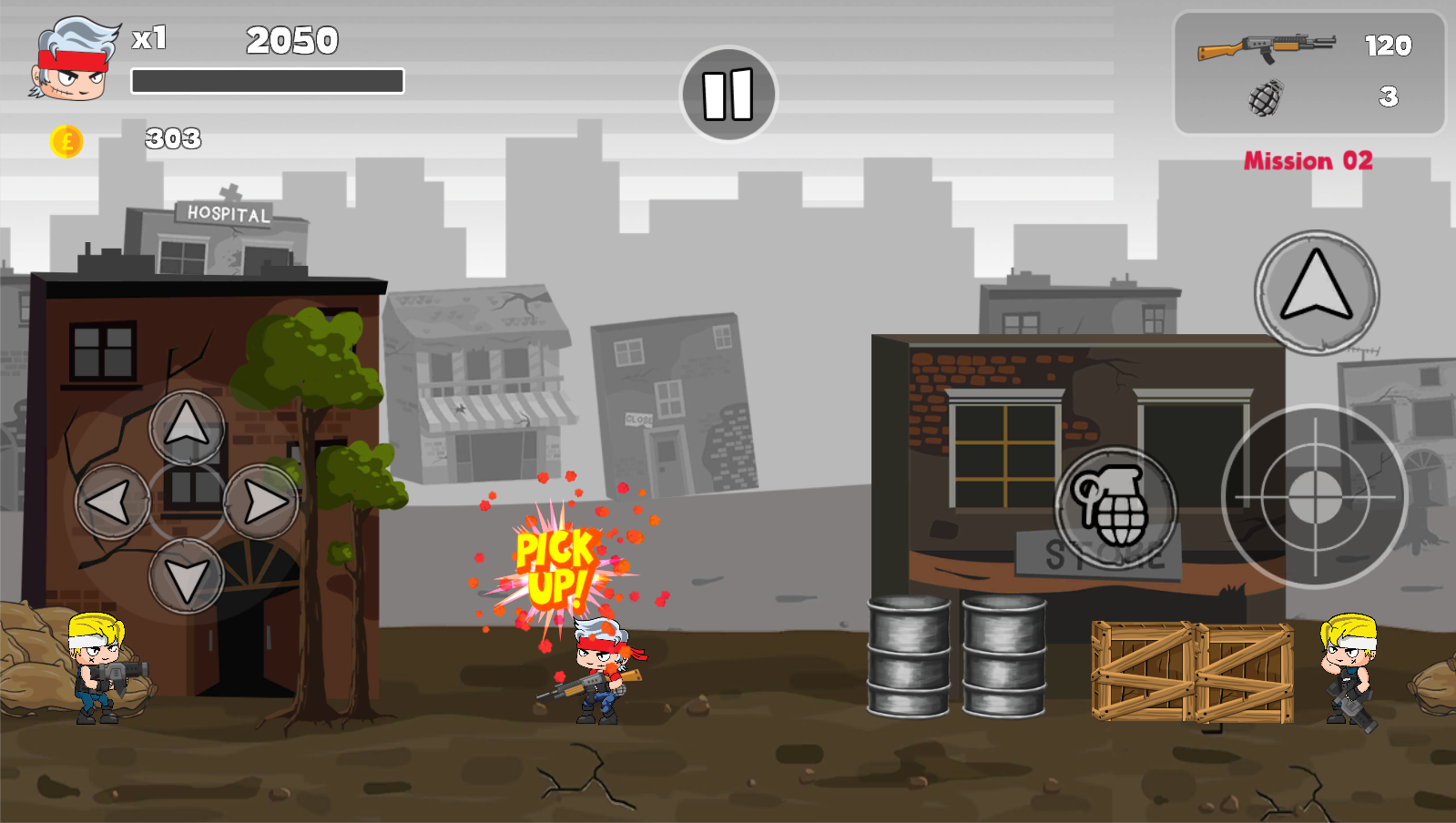This screenshot has height=823, width=1456.
Task: Tap the score value 2050
Action: pyautogui.click(x=291, y=41)
